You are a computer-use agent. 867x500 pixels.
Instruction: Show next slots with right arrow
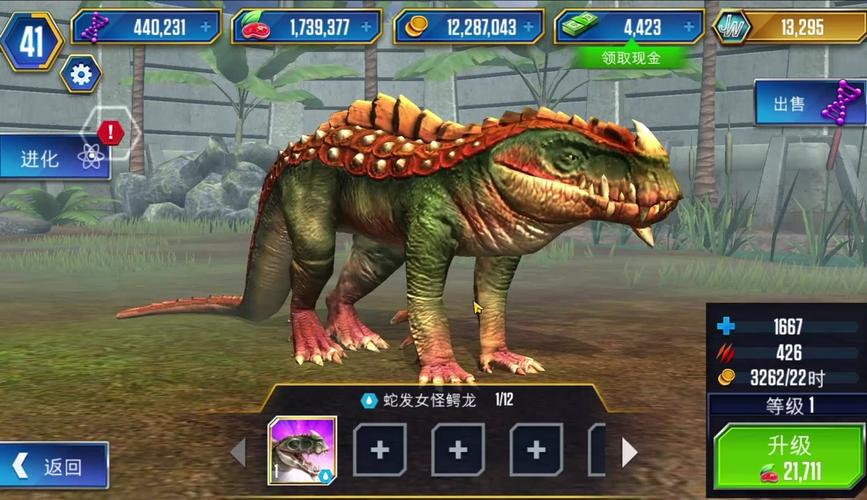pyautogui.click(x=629, y=452)
